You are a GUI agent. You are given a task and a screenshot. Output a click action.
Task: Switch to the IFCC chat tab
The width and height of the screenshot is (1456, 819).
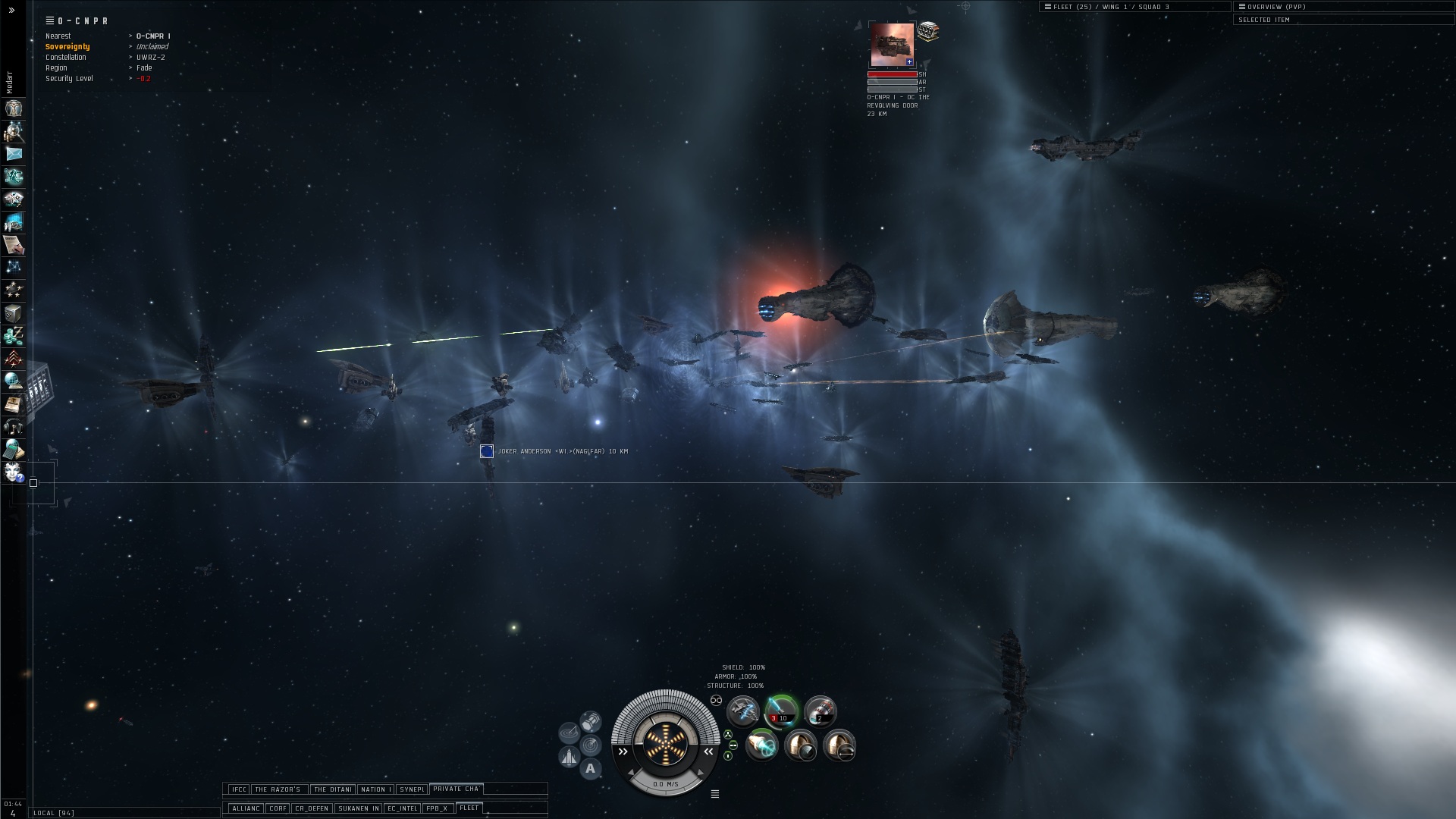239,789
